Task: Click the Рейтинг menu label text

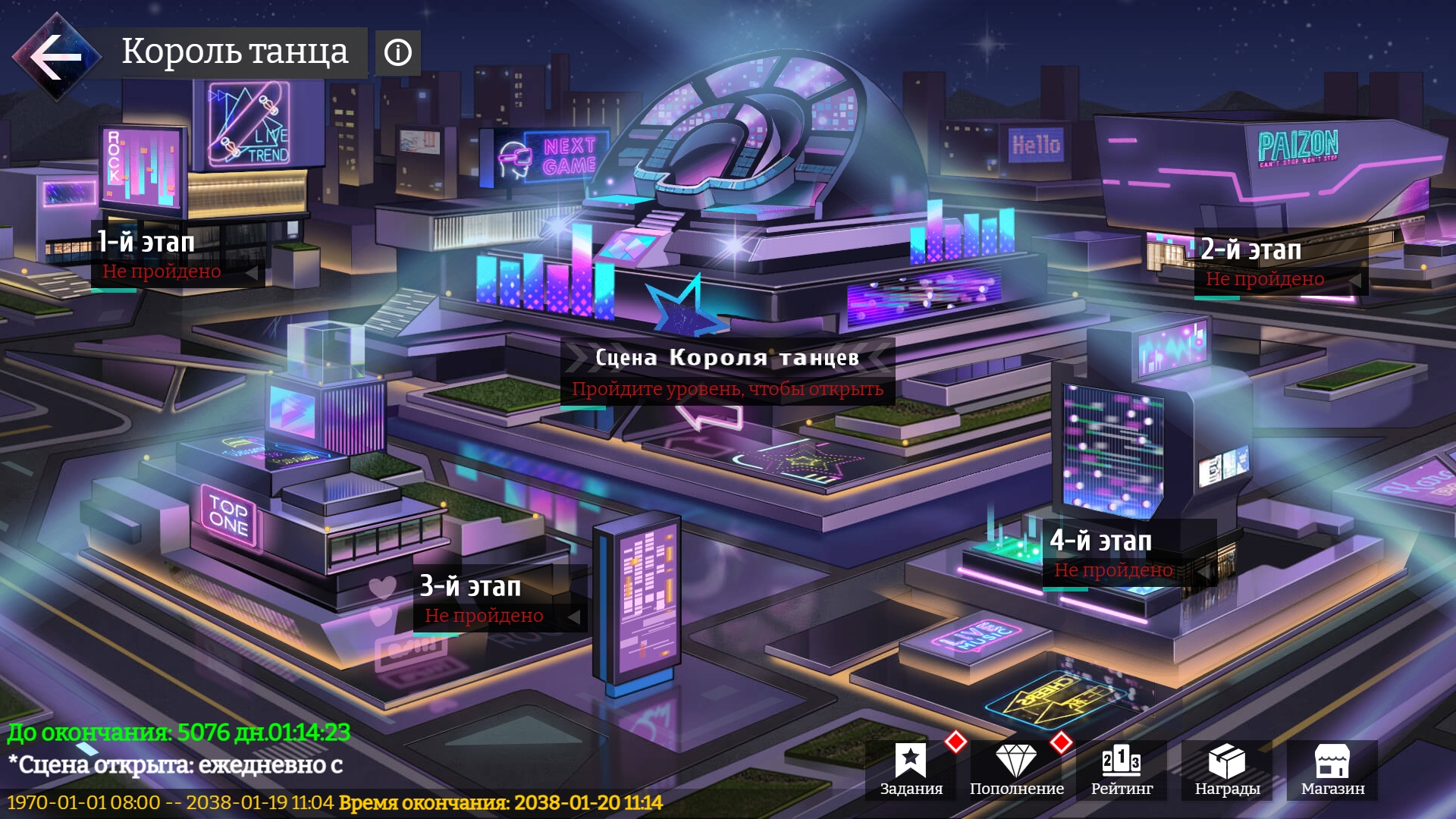Action: point(1121,789)
